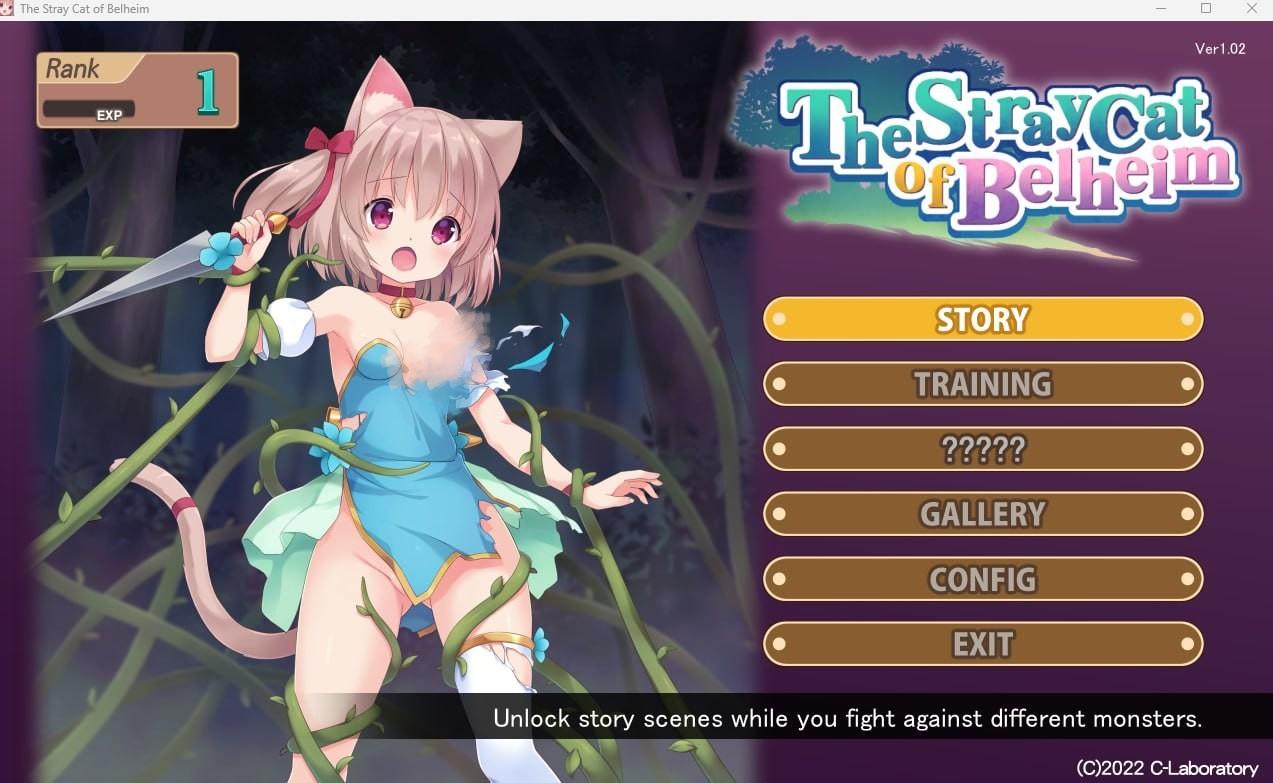The height and width of the screenshot is (783, 1273).
Task: Choose the locked ????? menu entry
Action: 982,449
